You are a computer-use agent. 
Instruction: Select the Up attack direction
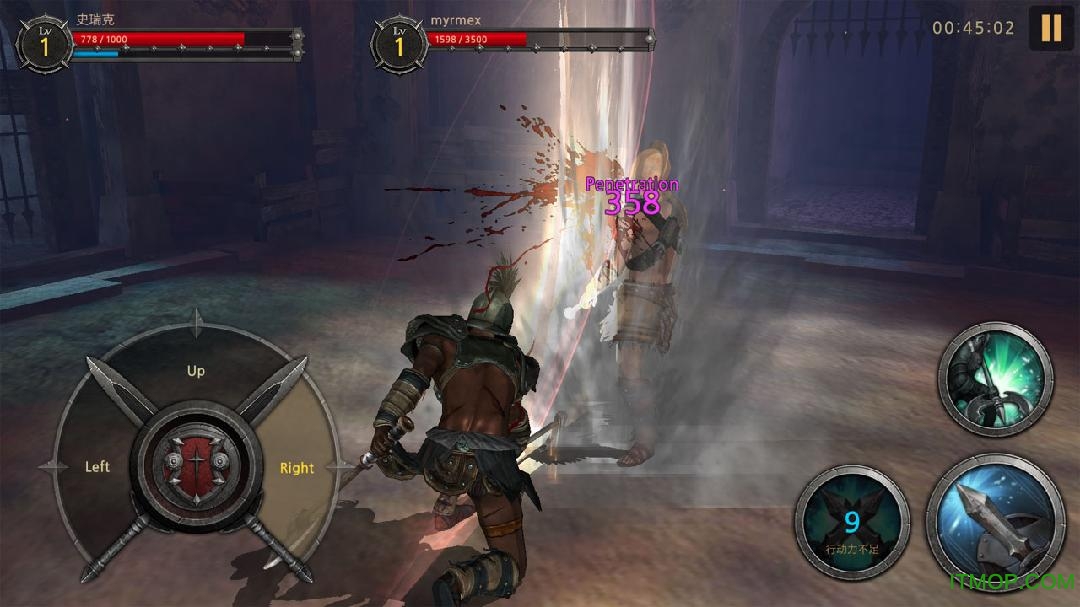[x=196, y=371]
